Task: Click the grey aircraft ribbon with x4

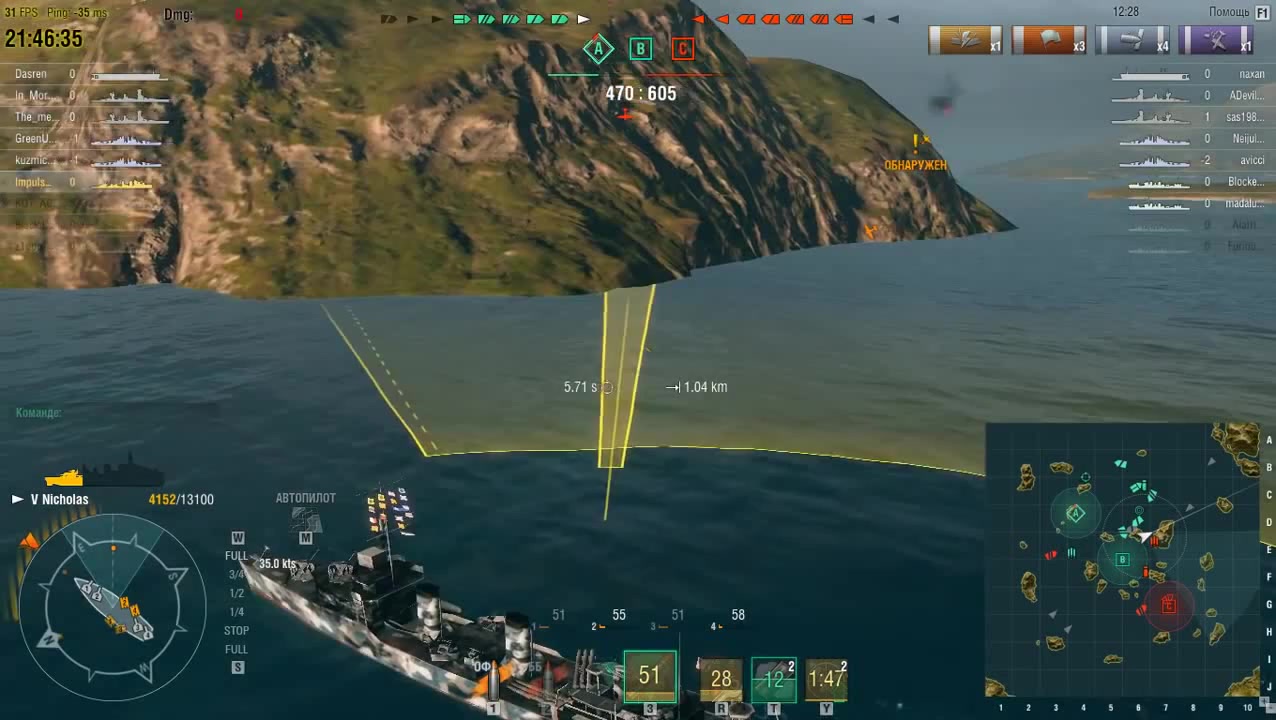Action: click(1132, 40)
